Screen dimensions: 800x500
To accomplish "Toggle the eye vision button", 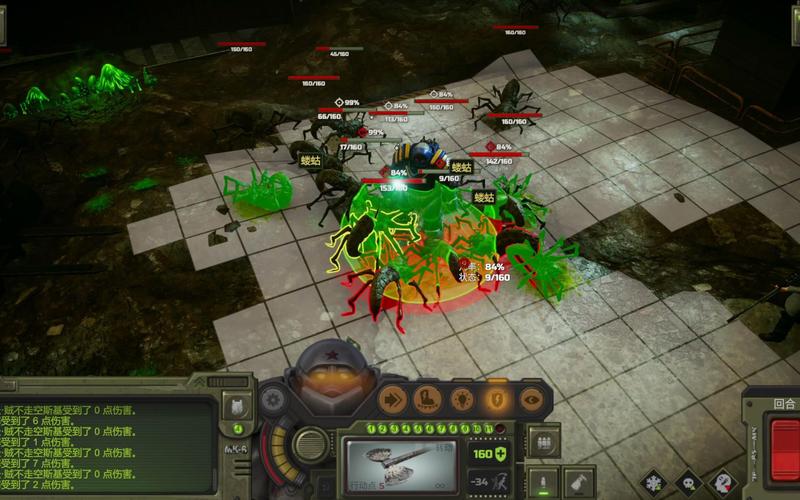I will [x=531, y=399].
